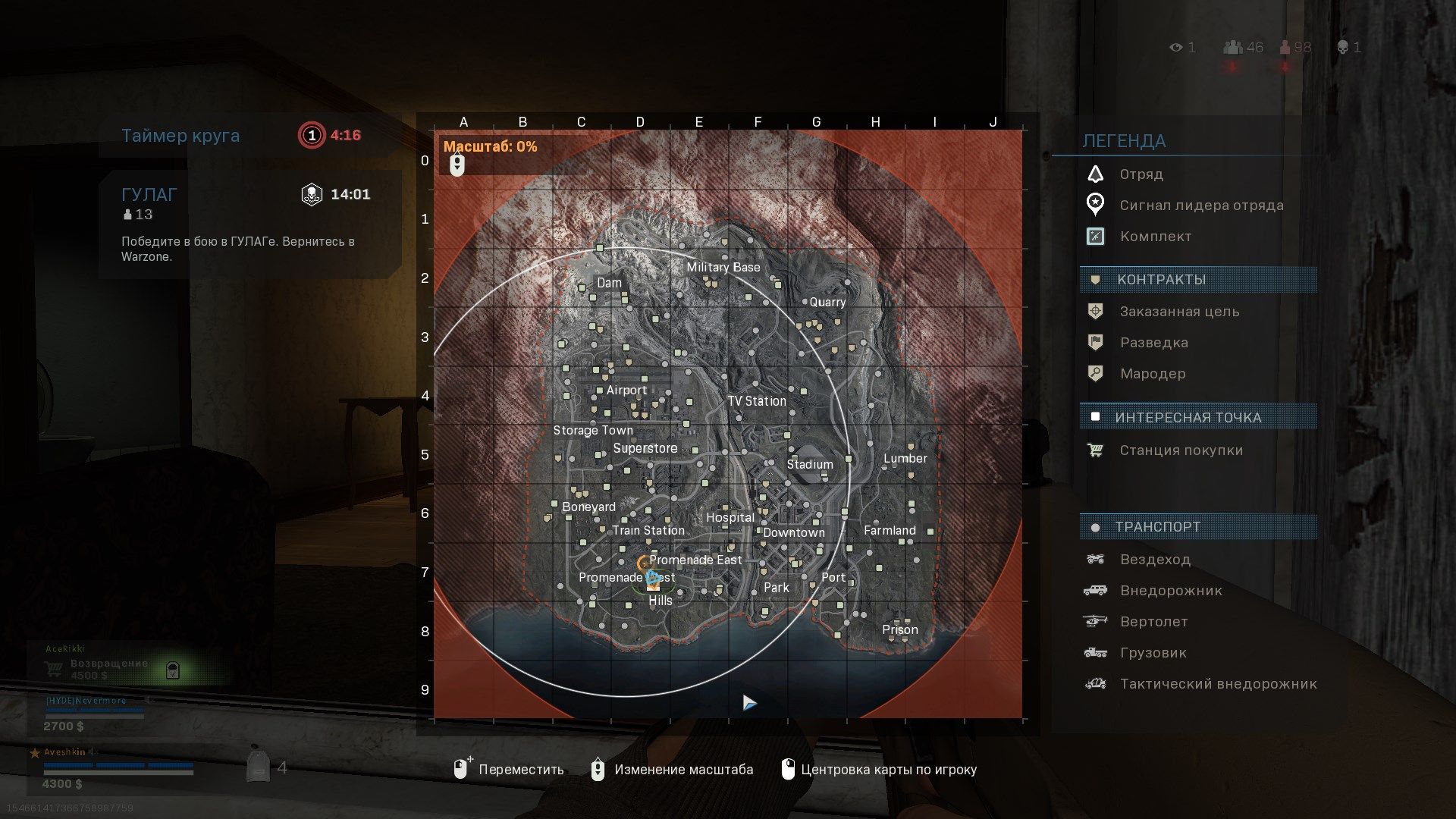This screenshot has width=1456, height=819.
Task: Choose the Quarry map location
Action: 827,302
